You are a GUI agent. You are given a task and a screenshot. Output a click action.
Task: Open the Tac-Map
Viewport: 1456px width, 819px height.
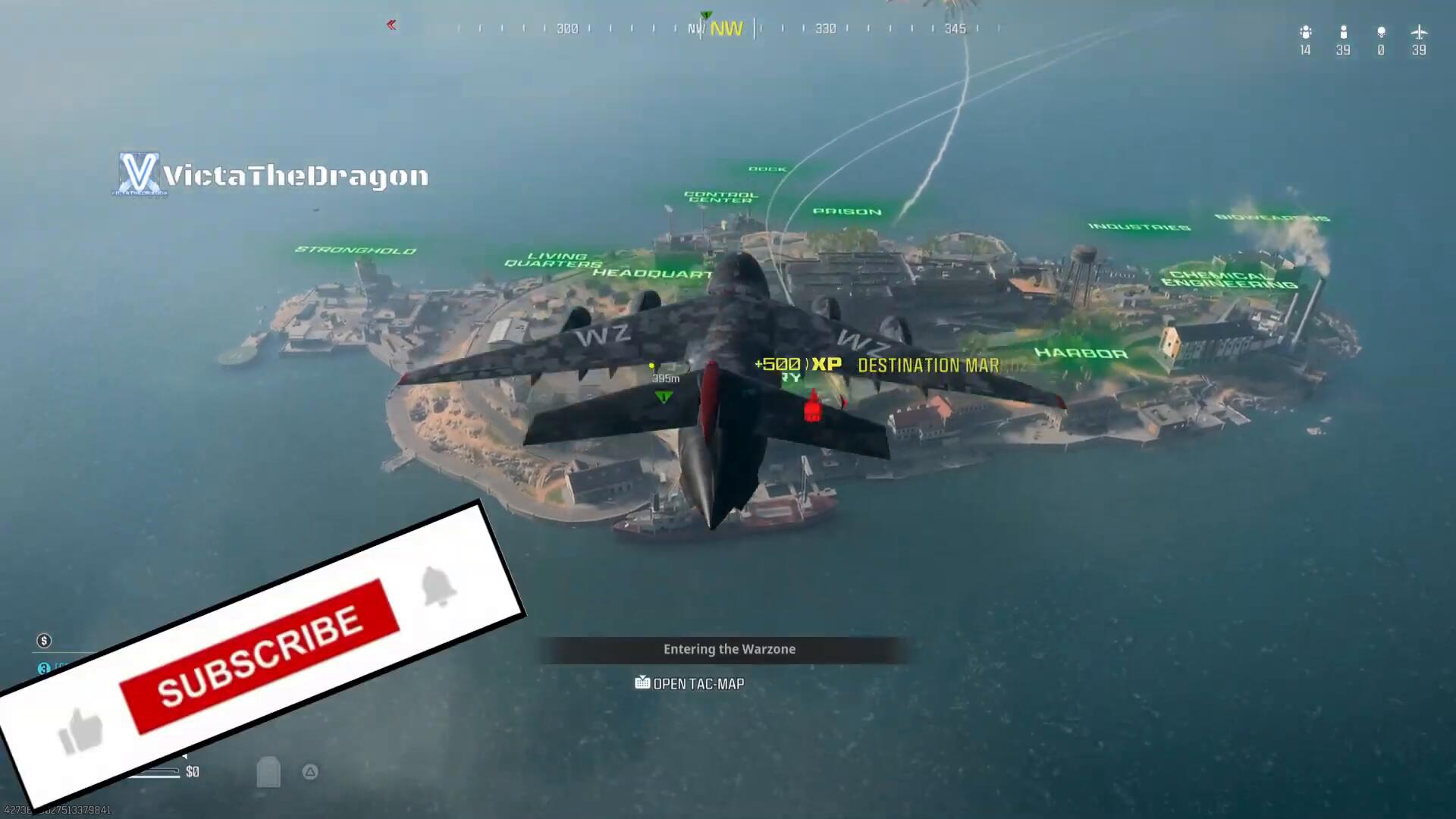(689, 683)
